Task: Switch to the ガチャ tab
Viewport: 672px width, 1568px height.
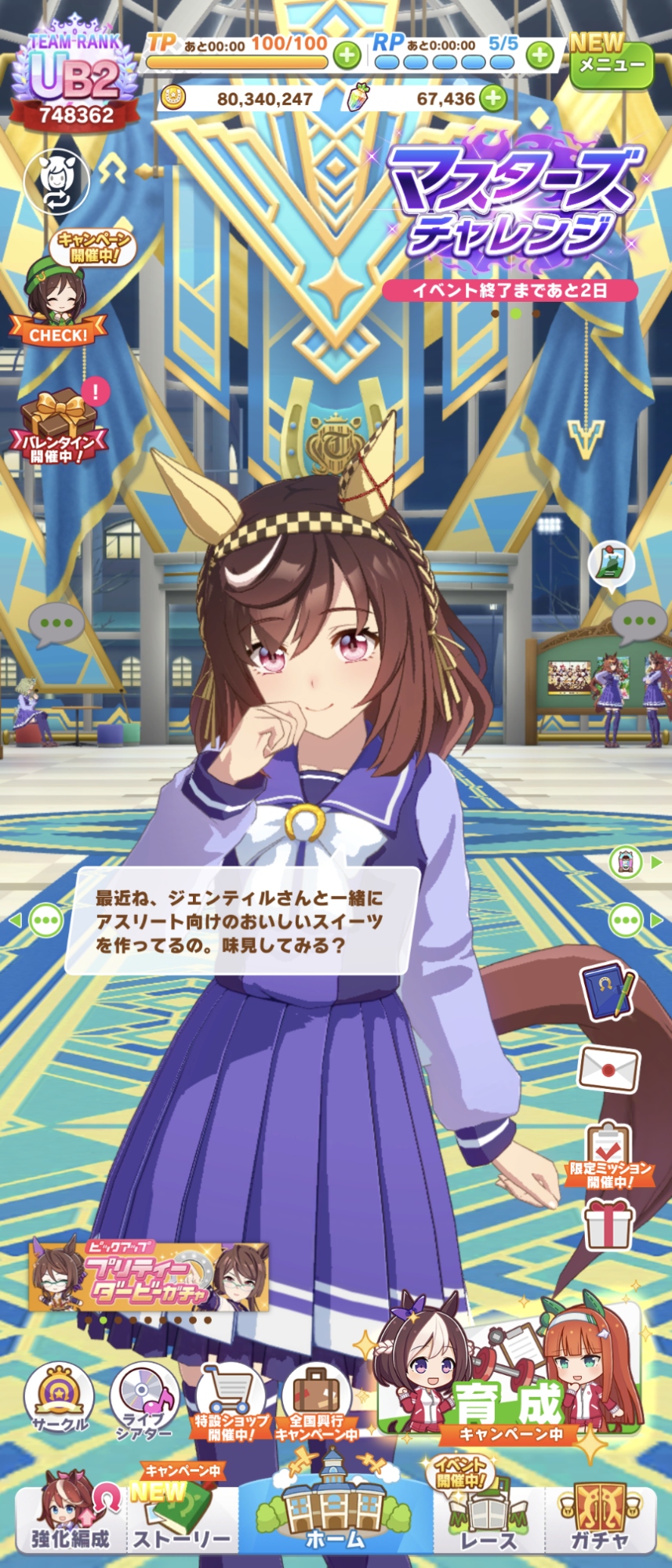Action: tap(600, 1521)
